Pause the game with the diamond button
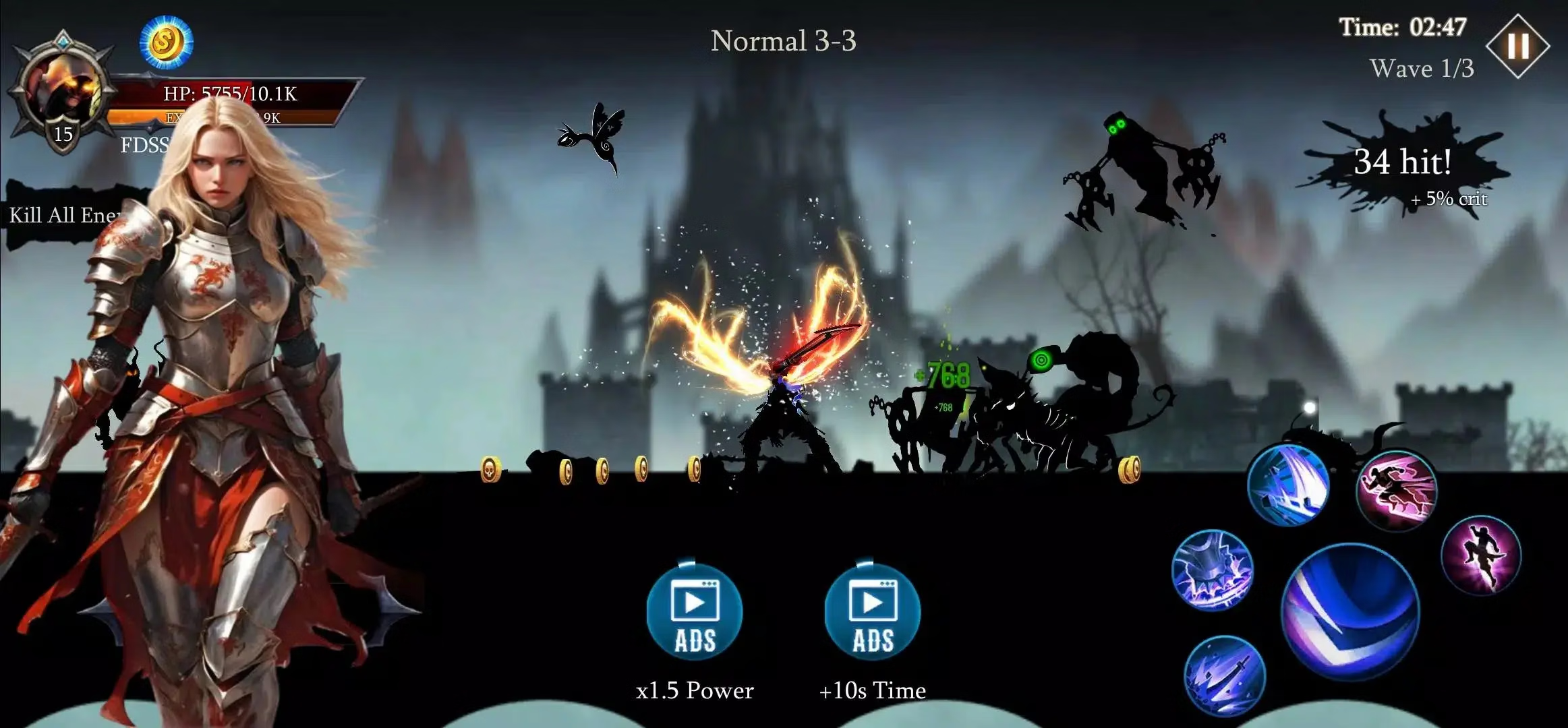This screenshot has width=1568, height=728. [1517, 47]
